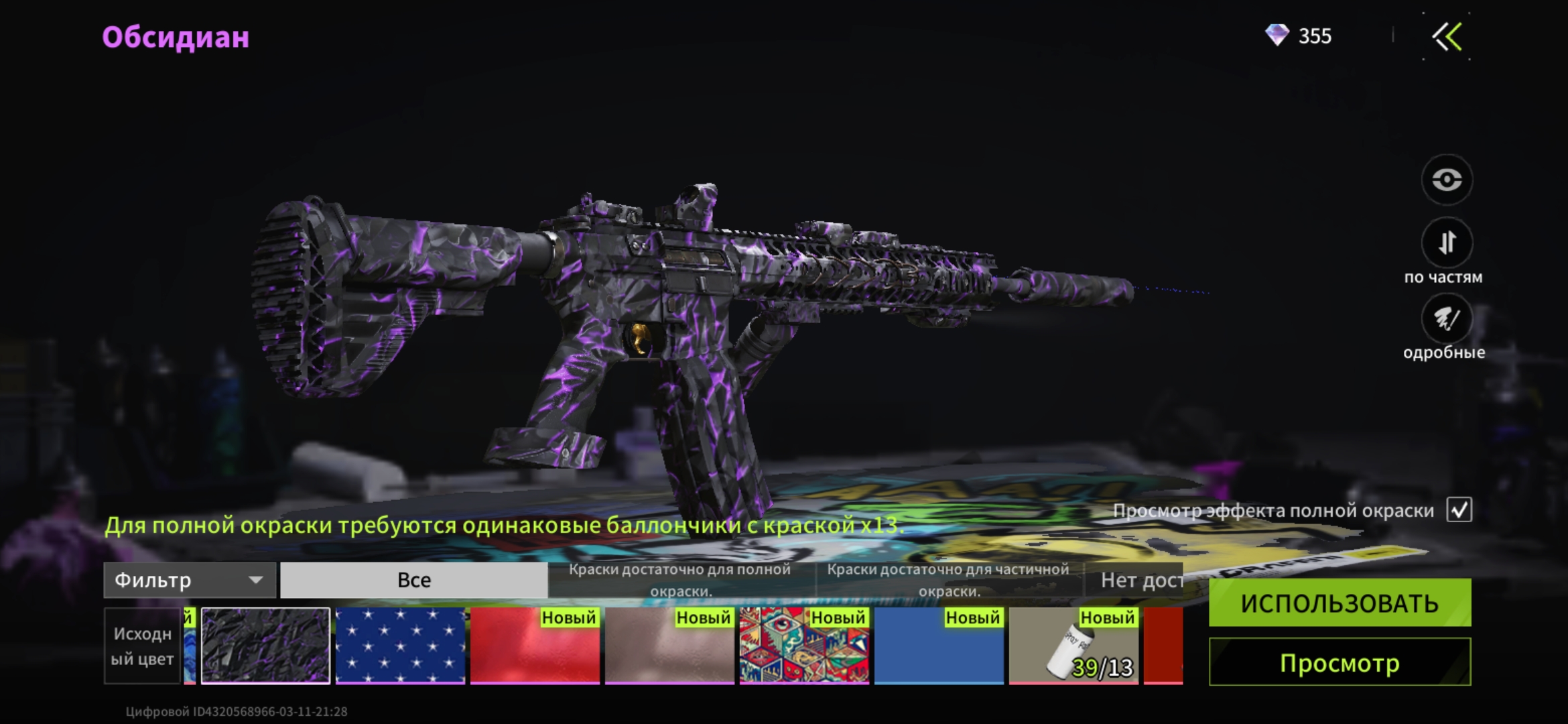Click the green ИСПОЛЬЗОВАТЬ button

(x=1340, y=603)
